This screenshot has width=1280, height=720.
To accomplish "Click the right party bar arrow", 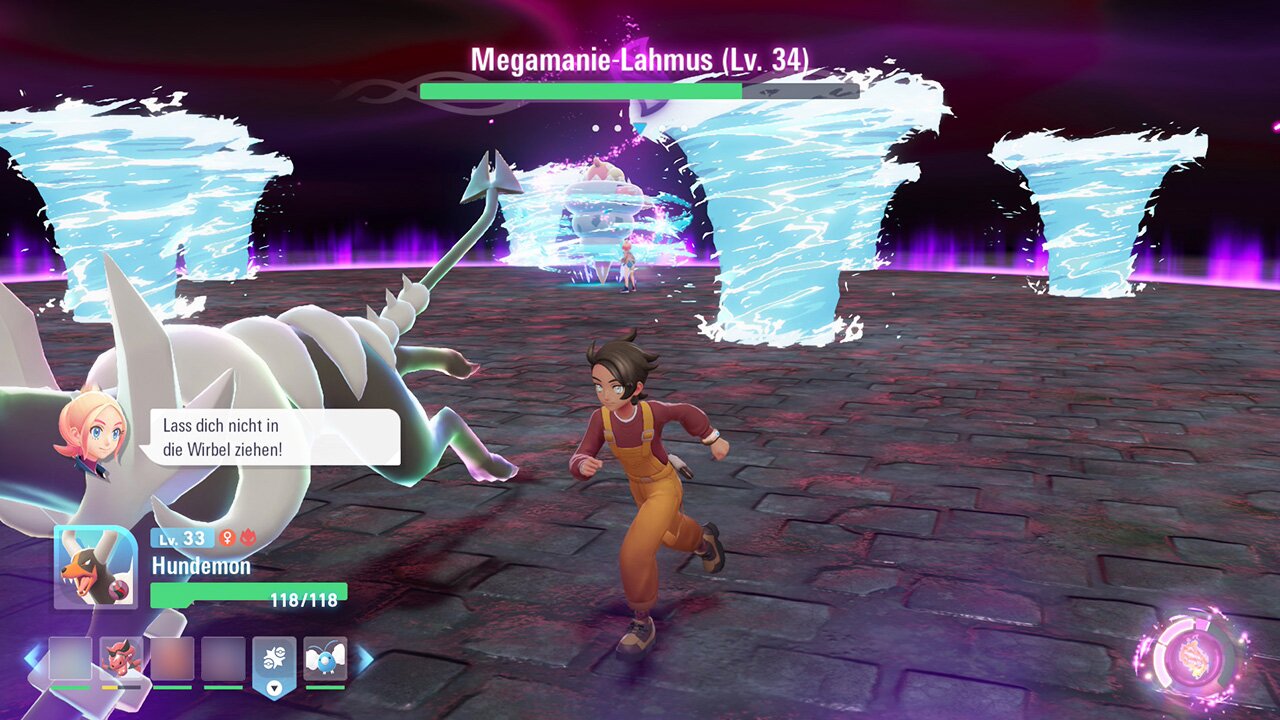I will [365, 658].
